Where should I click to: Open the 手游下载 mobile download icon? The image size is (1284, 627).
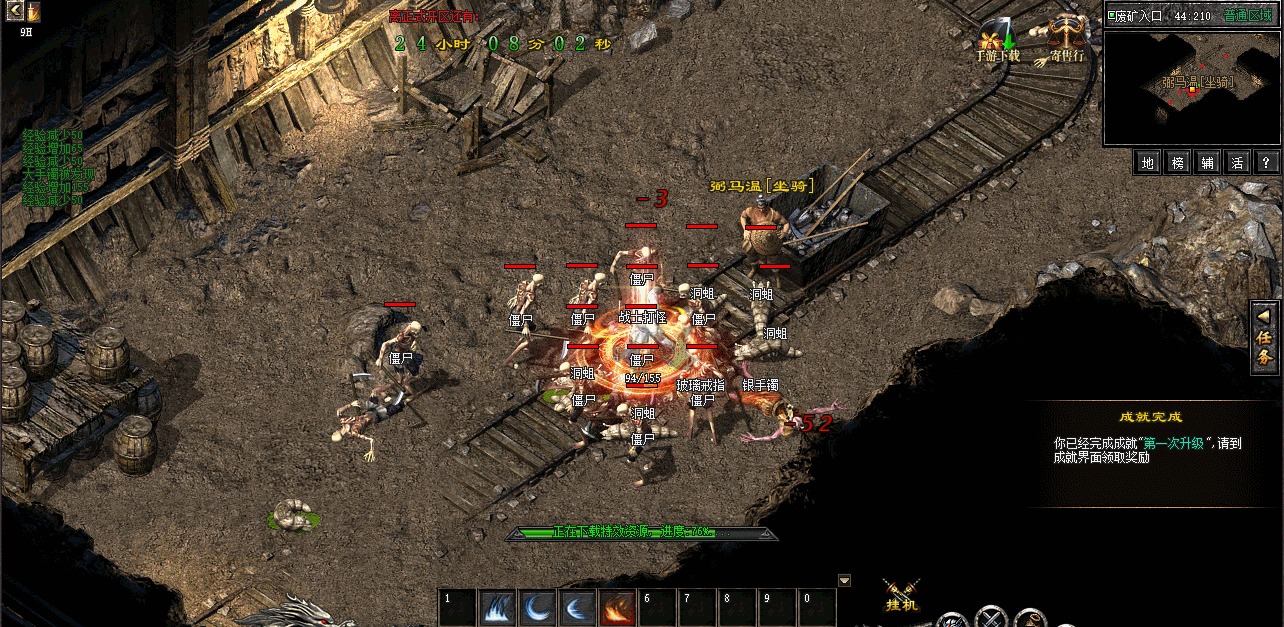[x=997, y=41]
